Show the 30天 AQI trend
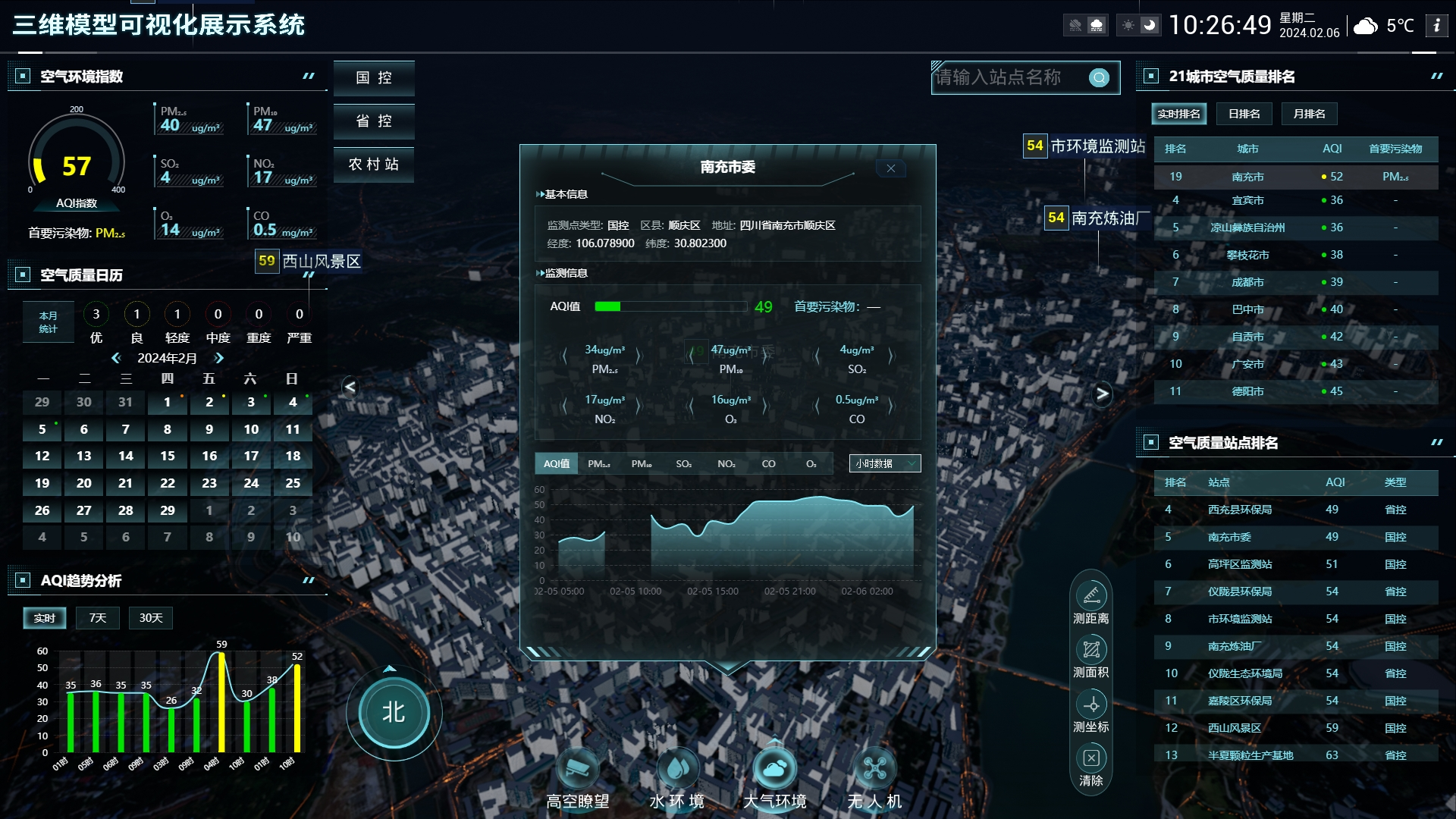The image size is (1456, 819). 150,618
